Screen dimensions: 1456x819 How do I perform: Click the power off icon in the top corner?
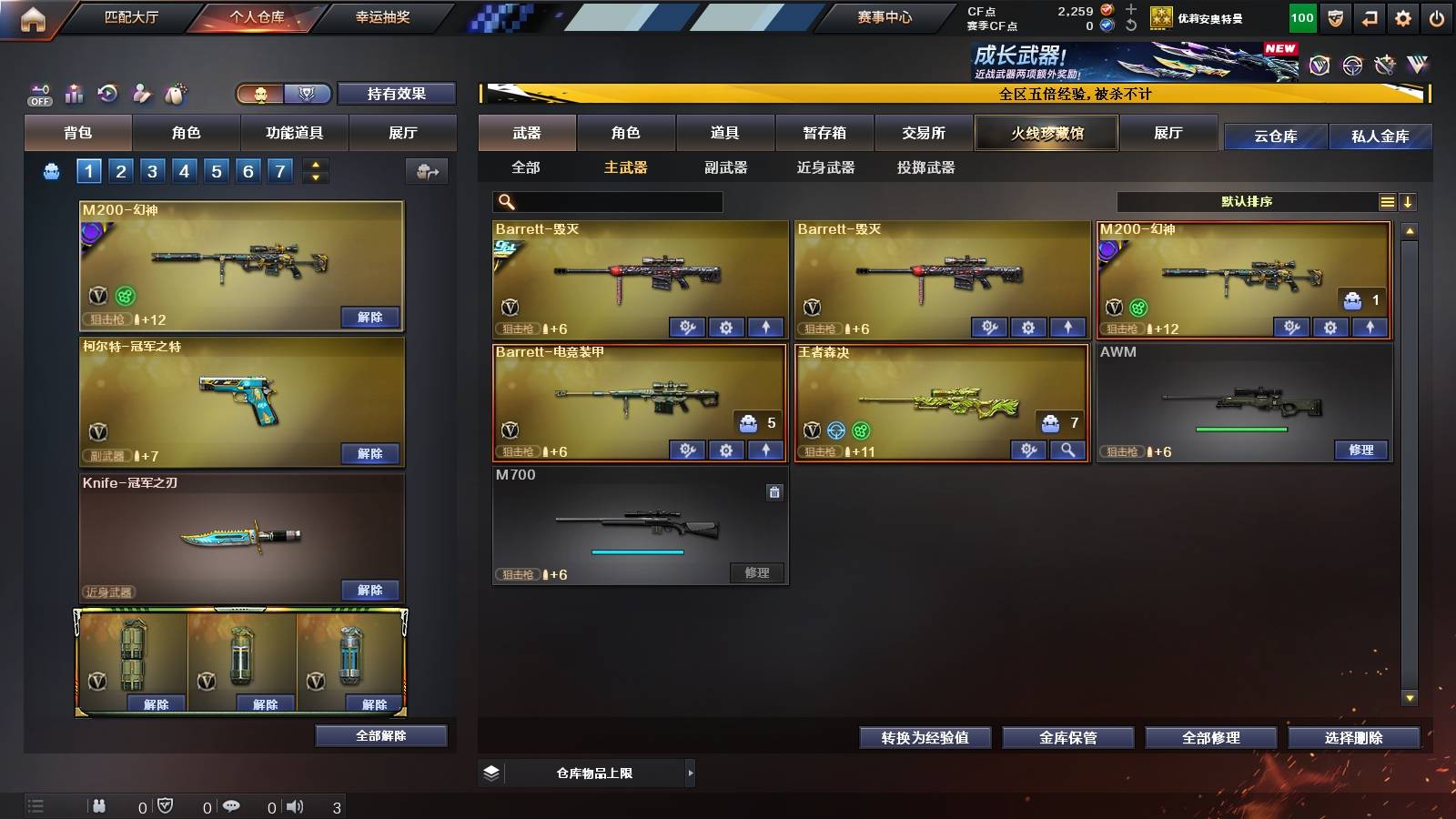[x=1439, y=16]
